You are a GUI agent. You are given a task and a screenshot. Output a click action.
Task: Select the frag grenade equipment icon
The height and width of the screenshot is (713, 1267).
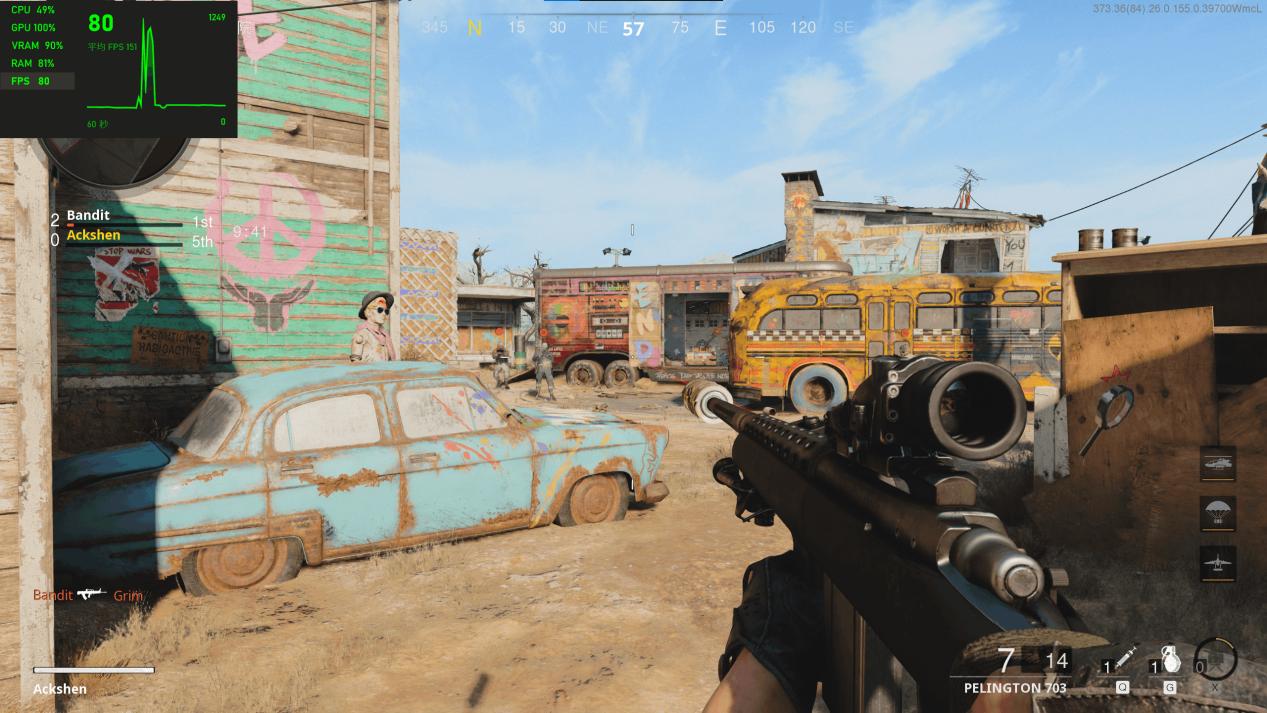click(1168, 661)
